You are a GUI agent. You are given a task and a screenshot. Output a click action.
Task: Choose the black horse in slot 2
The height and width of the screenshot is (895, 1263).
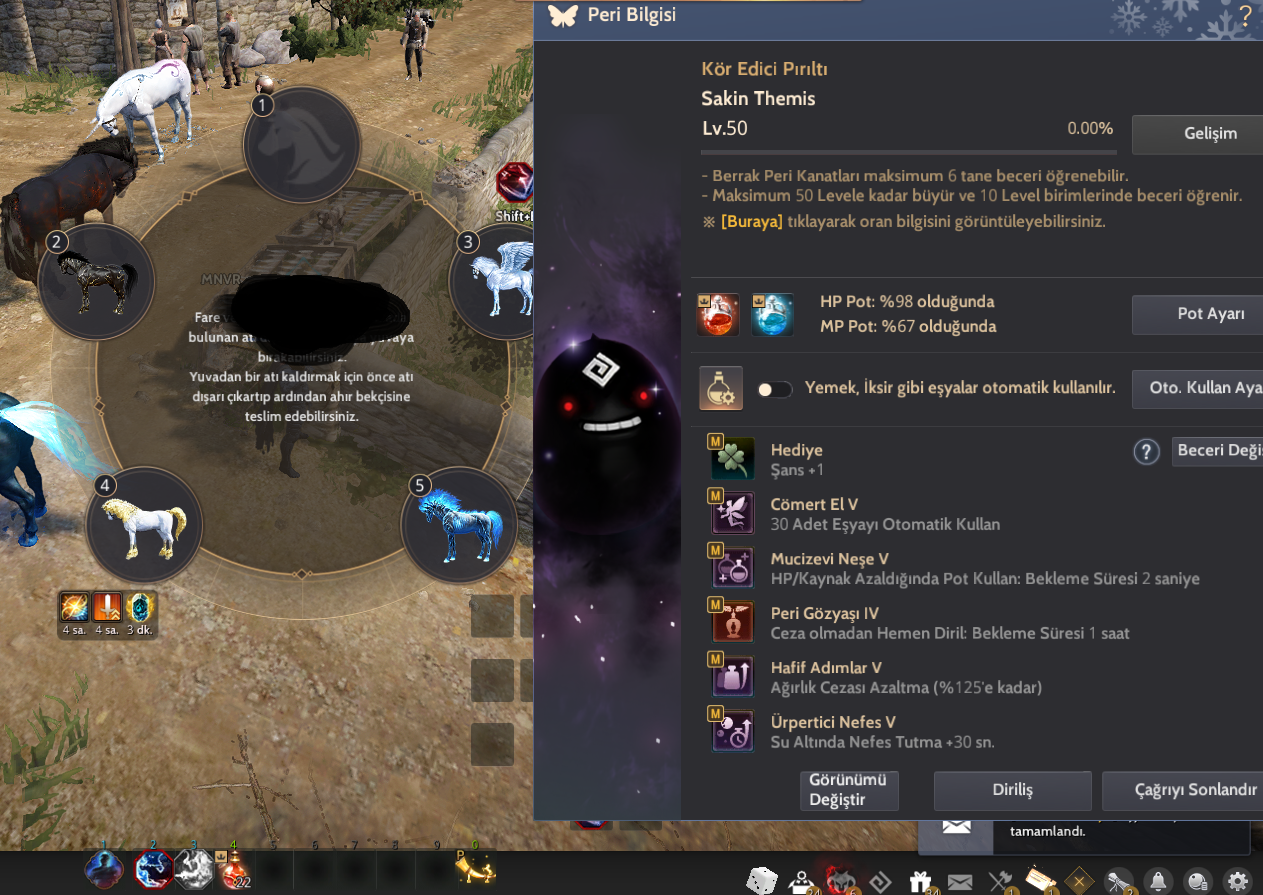coord(97,281)
